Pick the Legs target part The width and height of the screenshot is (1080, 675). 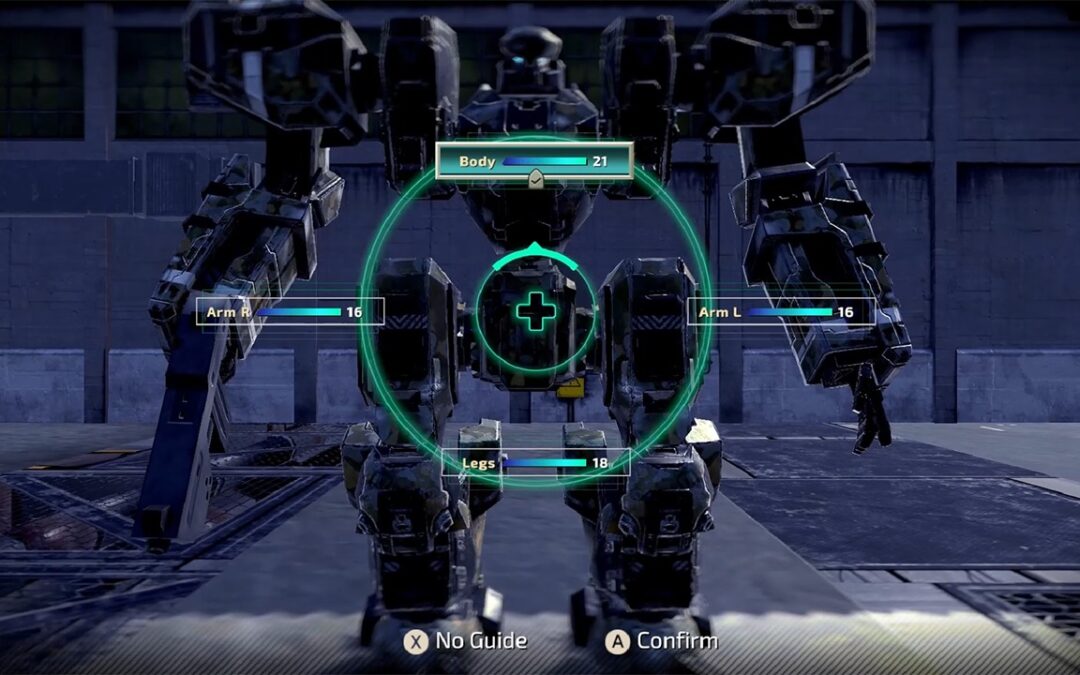536,462
